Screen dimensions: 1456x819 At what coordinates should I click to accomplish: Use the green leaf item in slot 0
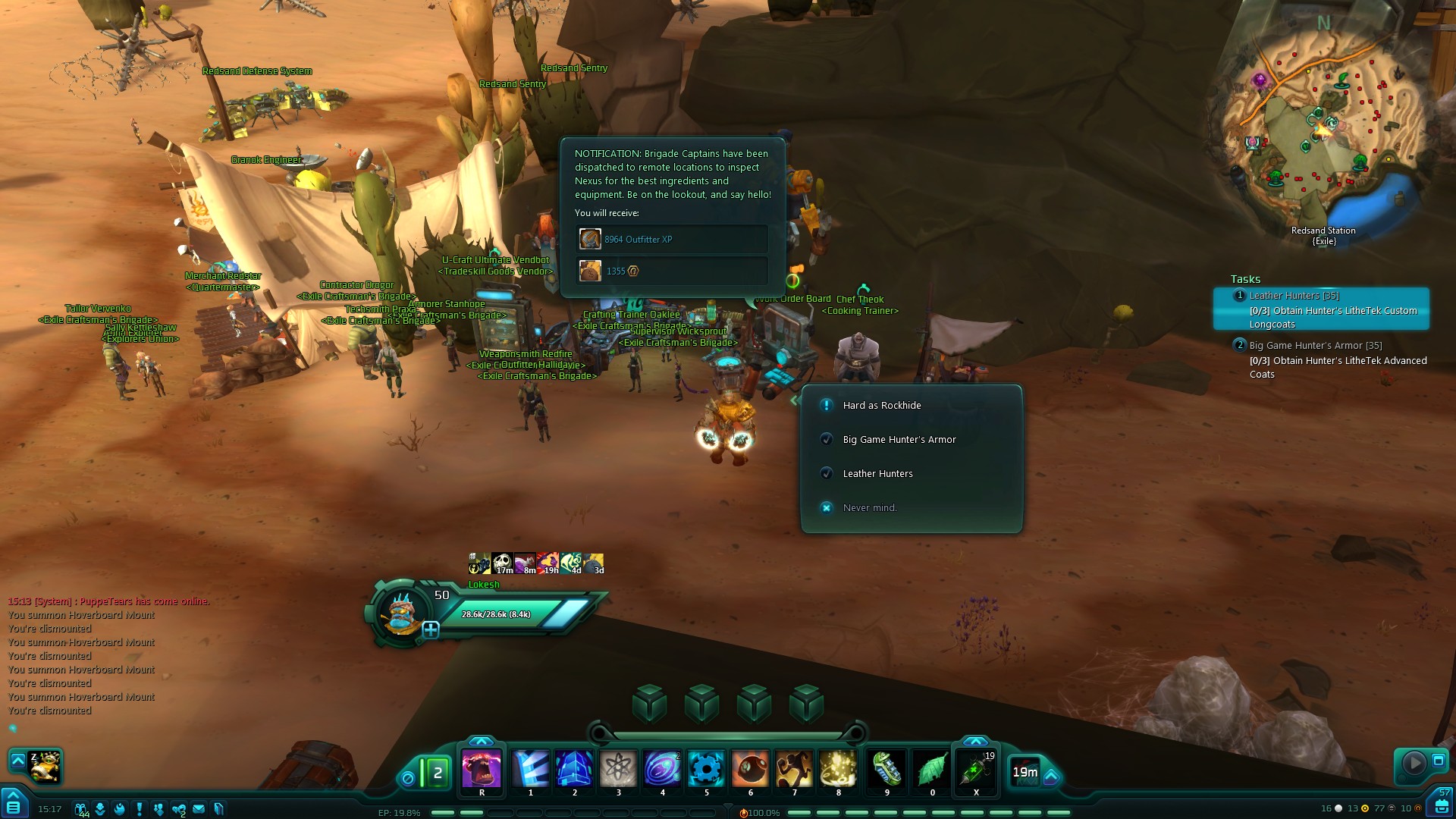click(932, 770)
